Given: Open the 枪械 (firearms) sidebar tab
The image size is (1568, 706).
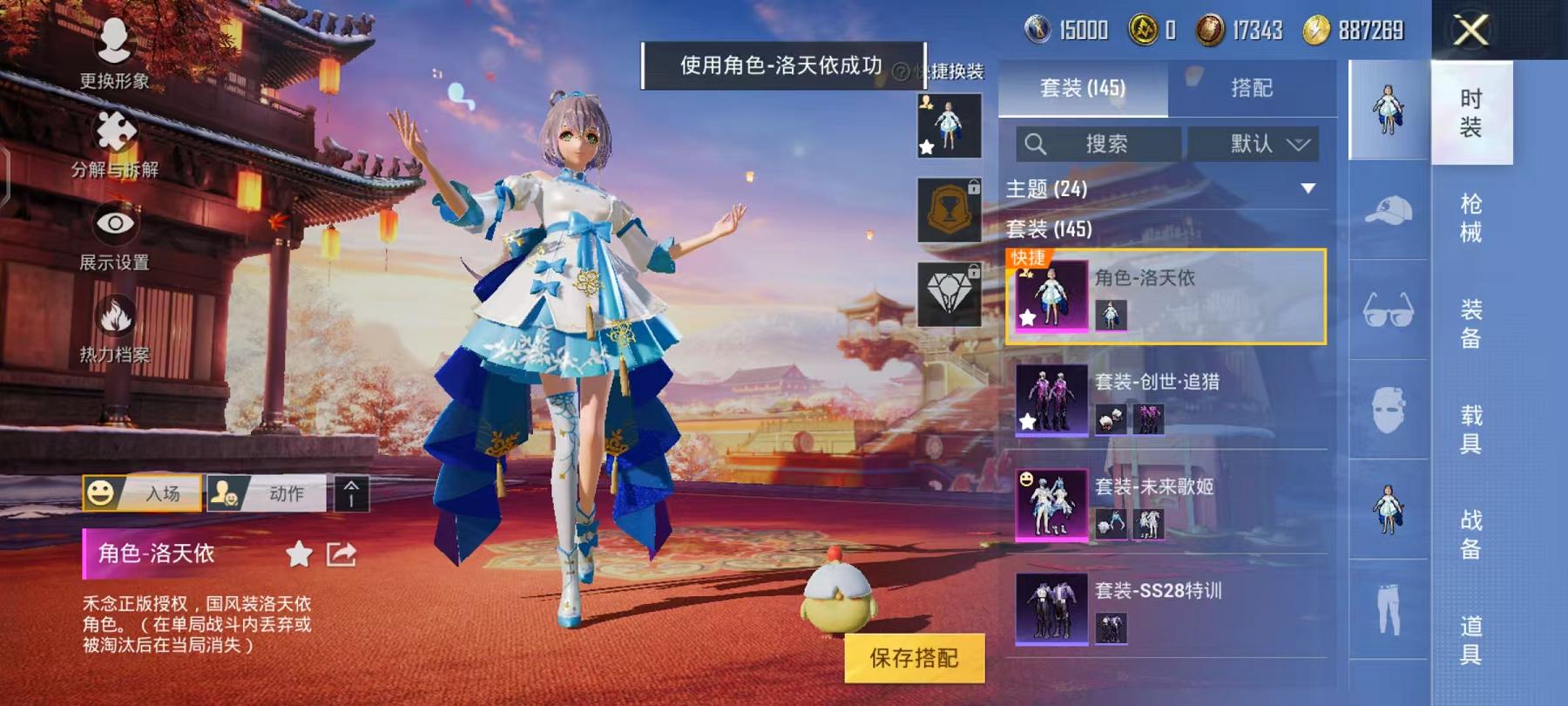Looking at the screenshot, I should coord(1470,218).
